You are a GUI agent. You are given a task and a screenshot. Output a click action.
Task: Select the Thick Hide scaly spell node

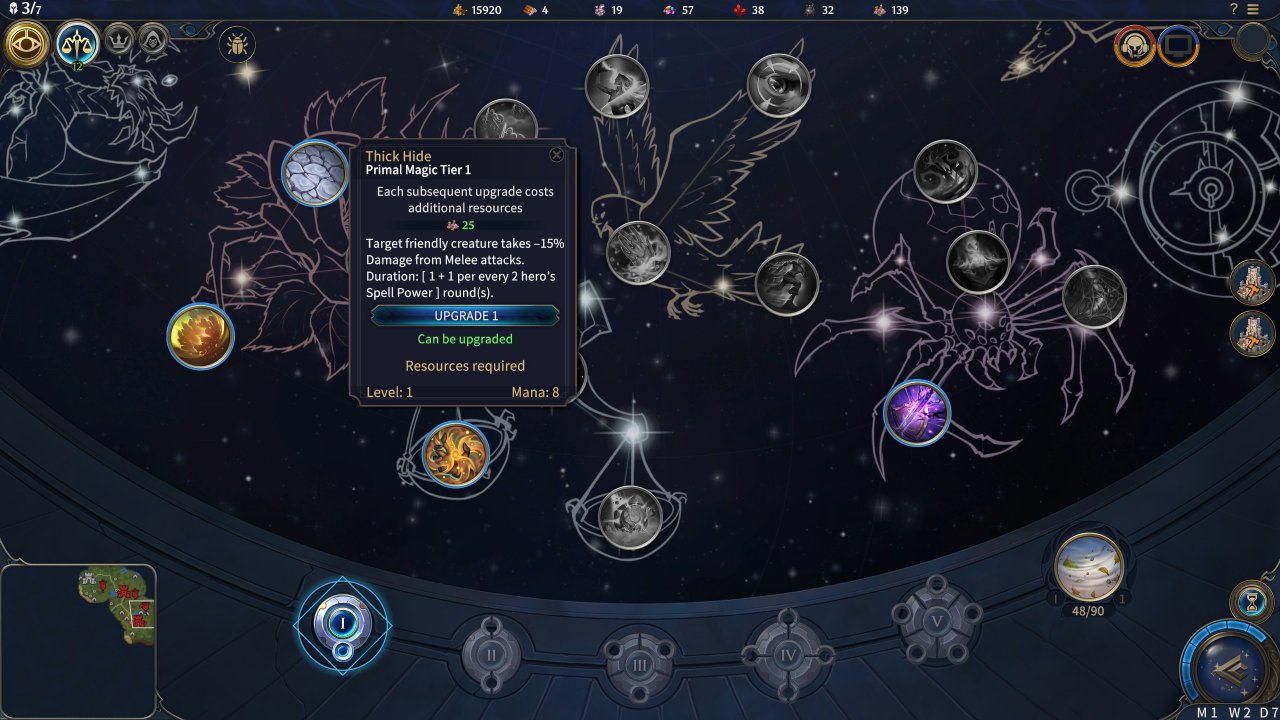[315, 173]
